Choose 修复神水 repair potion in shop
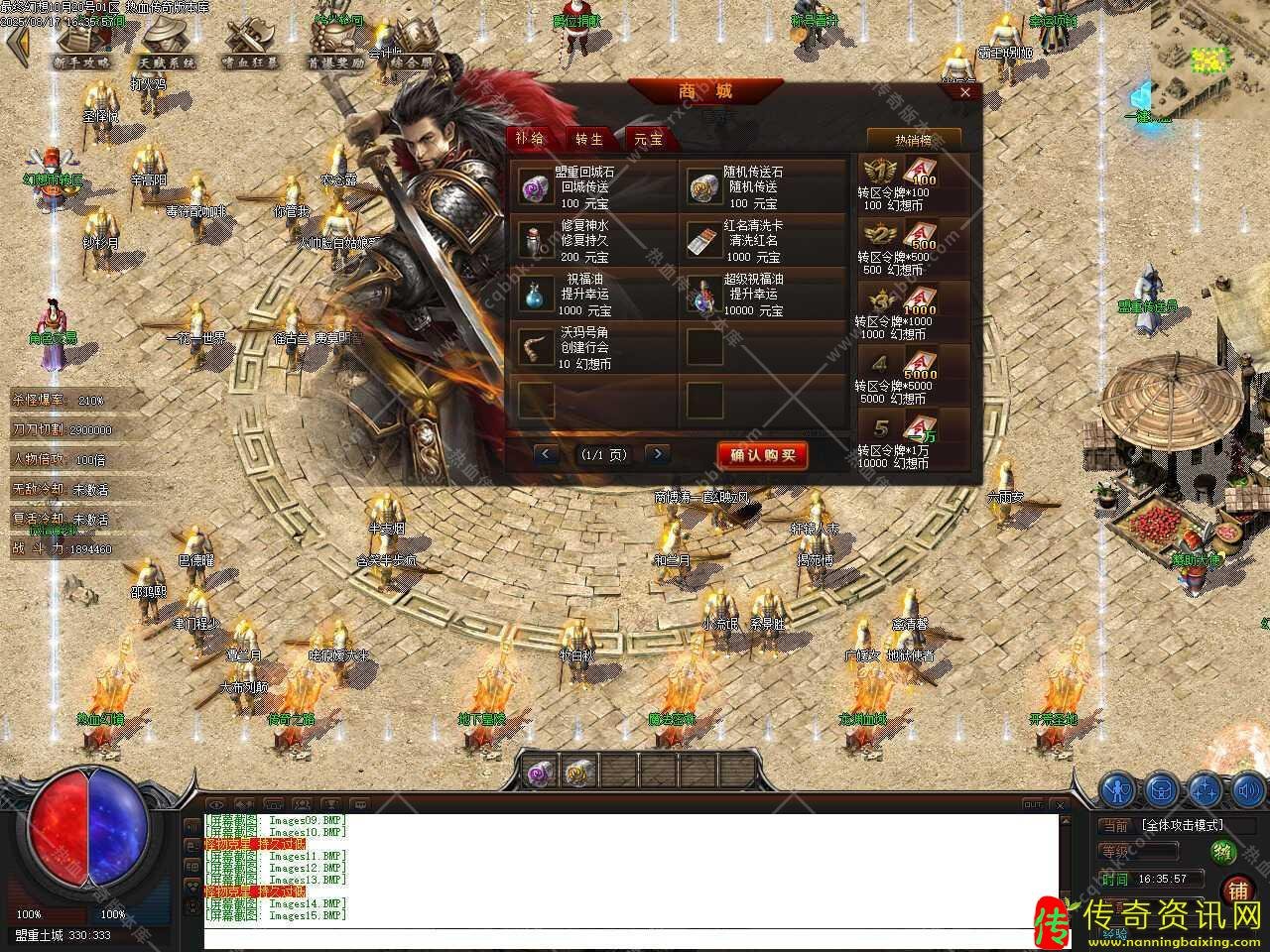1270x952 pixels. (536, 239)
